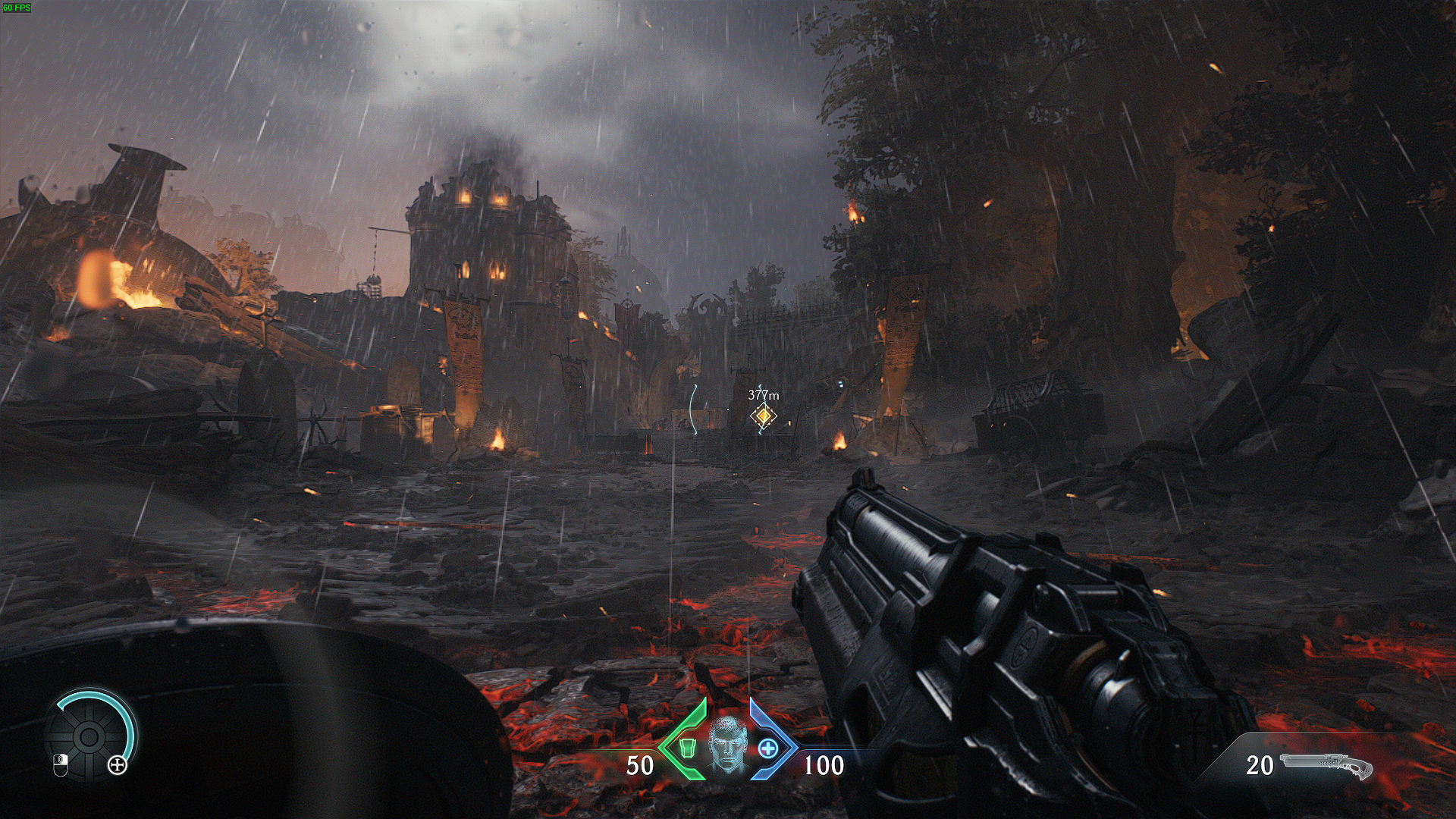Click the small plus circle beside the dial
The image size is (1456, 819).
[x=117, y=765]
